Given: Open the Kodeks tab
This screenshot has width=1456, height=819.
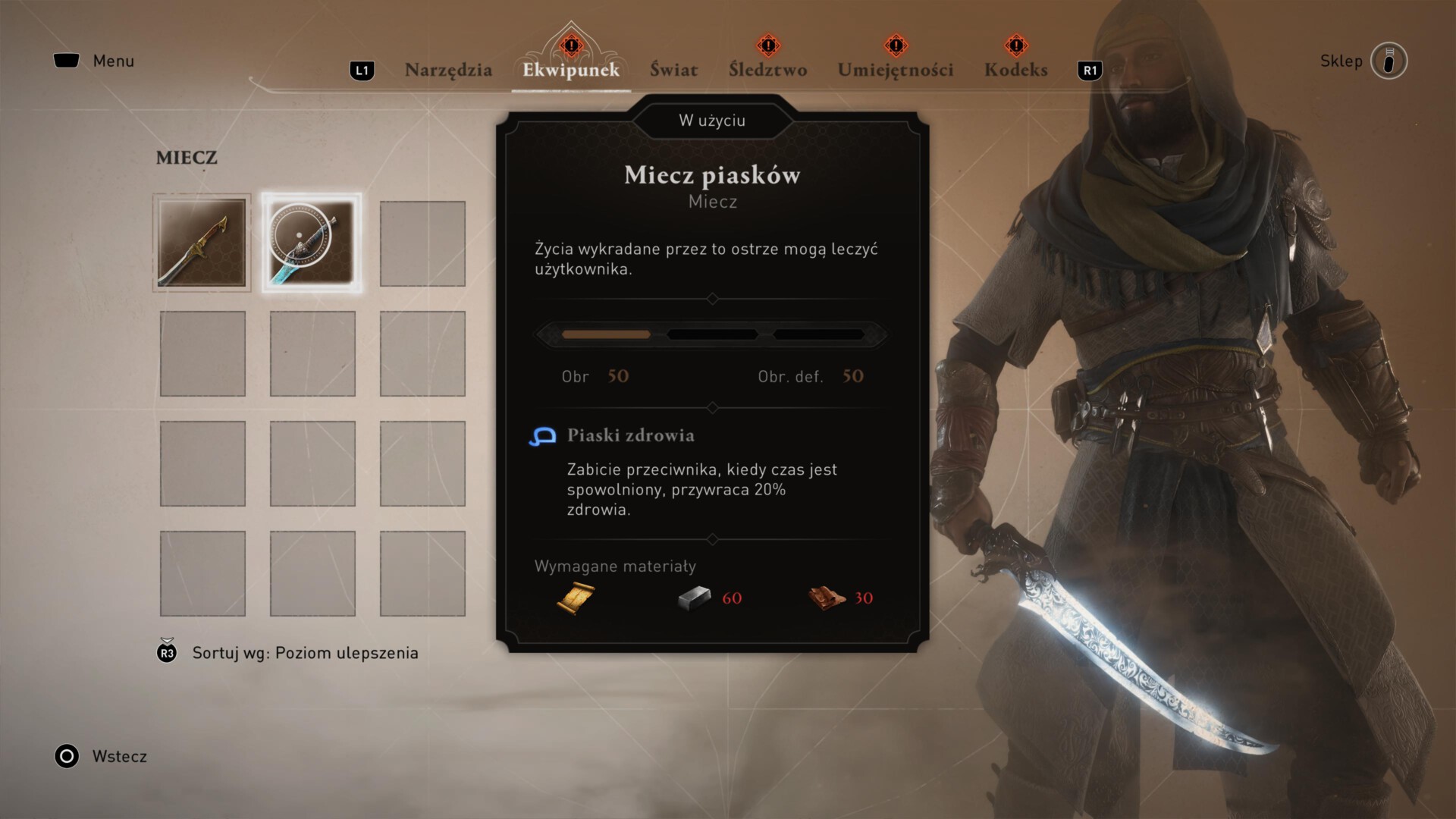Looking at the screenshot, I should (1015, 70).
